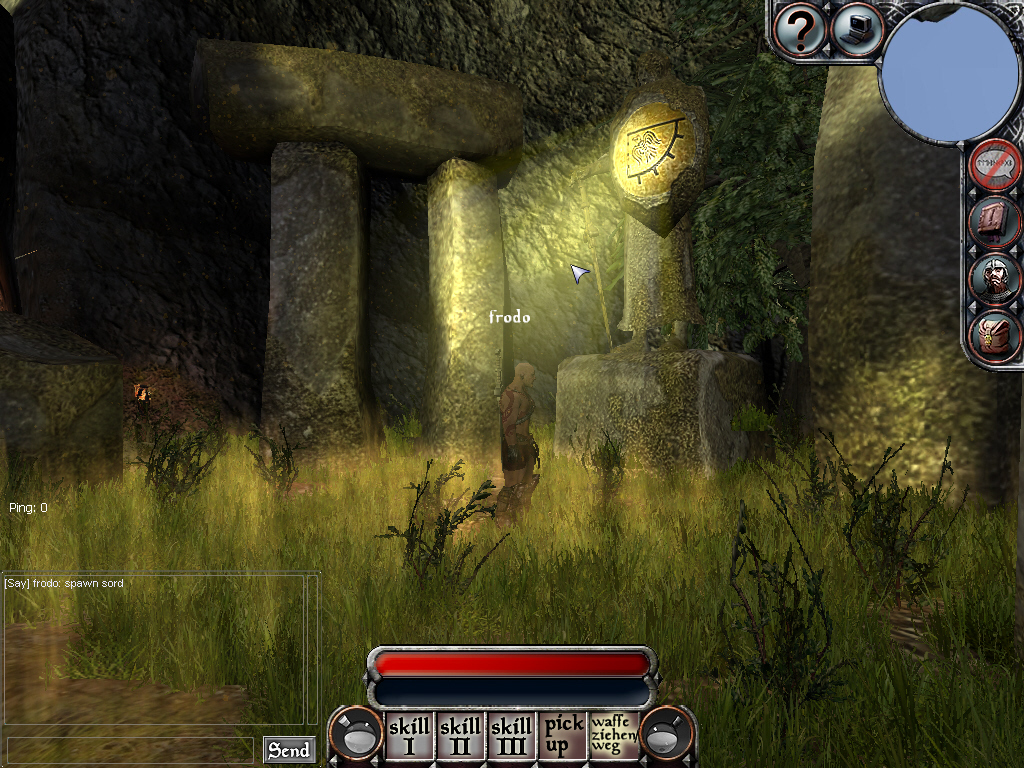Click the circular minimap
The width and height of the screenshot is (1024, 768).
[x=949, y=74]
